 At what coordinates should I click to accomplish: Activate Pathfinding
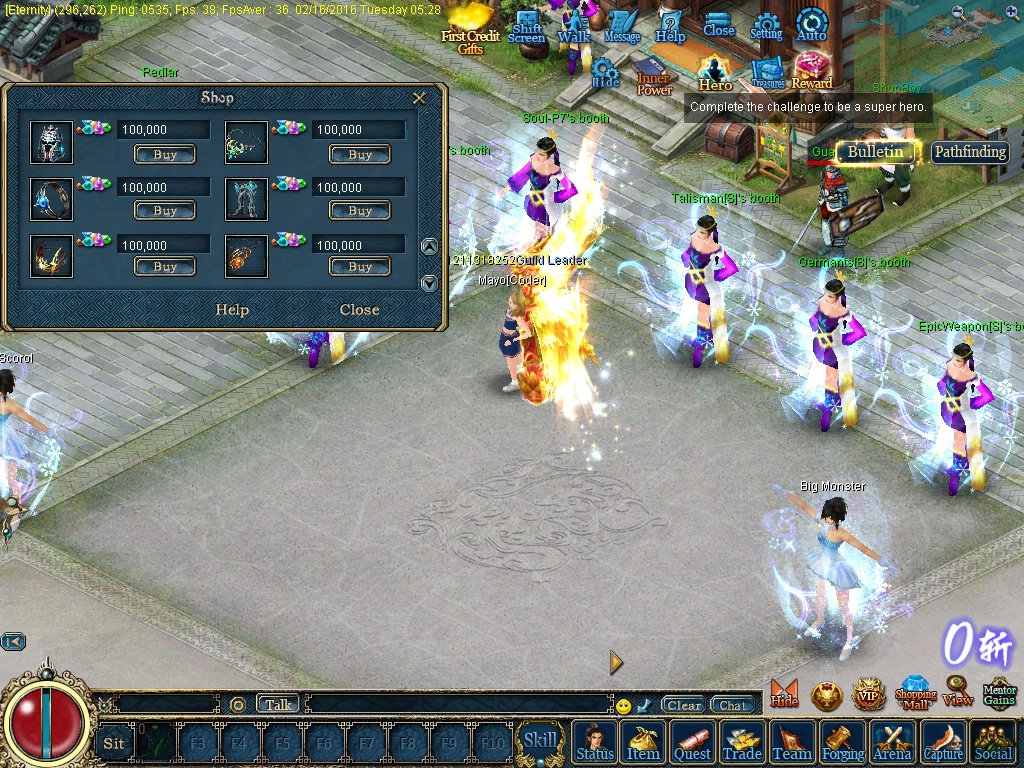click(x=969, y=152)
